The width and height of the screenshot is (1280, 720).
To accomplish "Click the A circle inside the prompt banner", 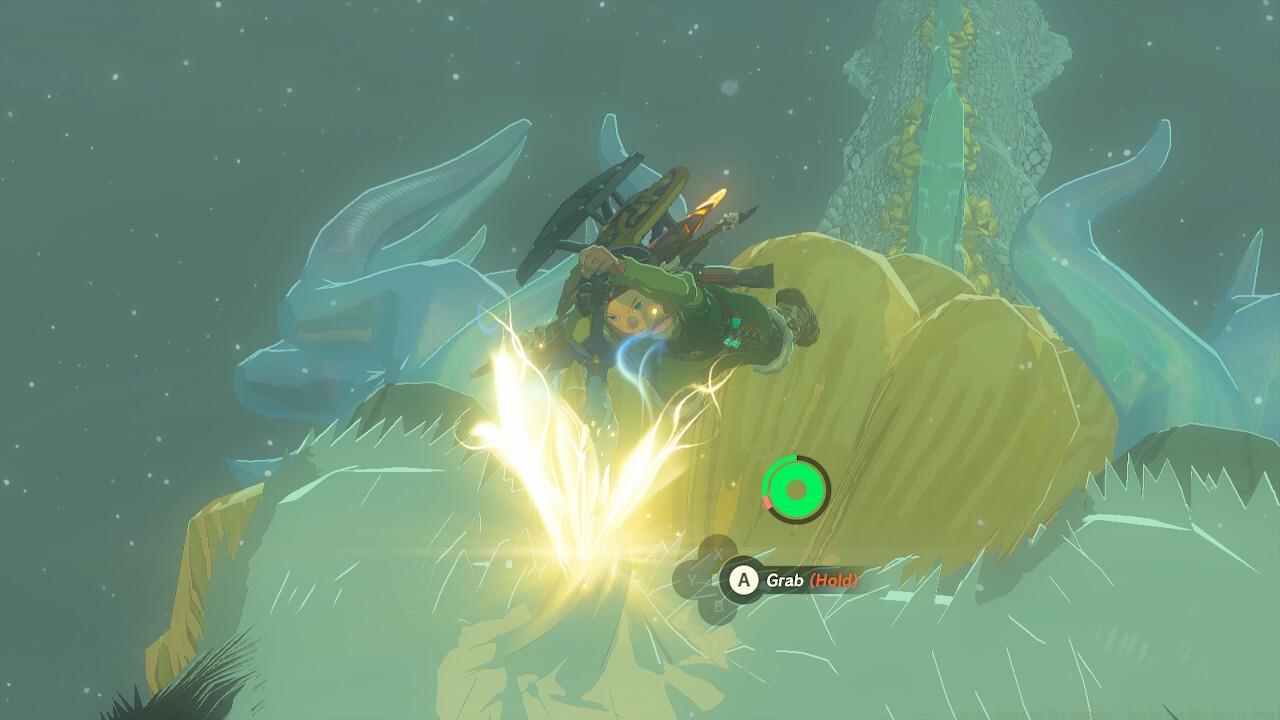I will [743, 579].
